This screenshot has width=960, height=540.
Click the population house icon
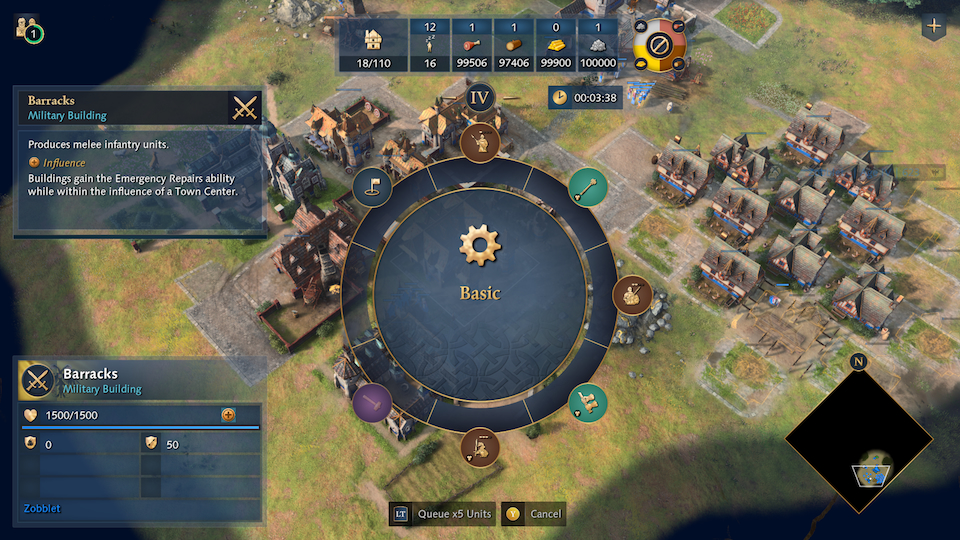click(x=373, y=39)
